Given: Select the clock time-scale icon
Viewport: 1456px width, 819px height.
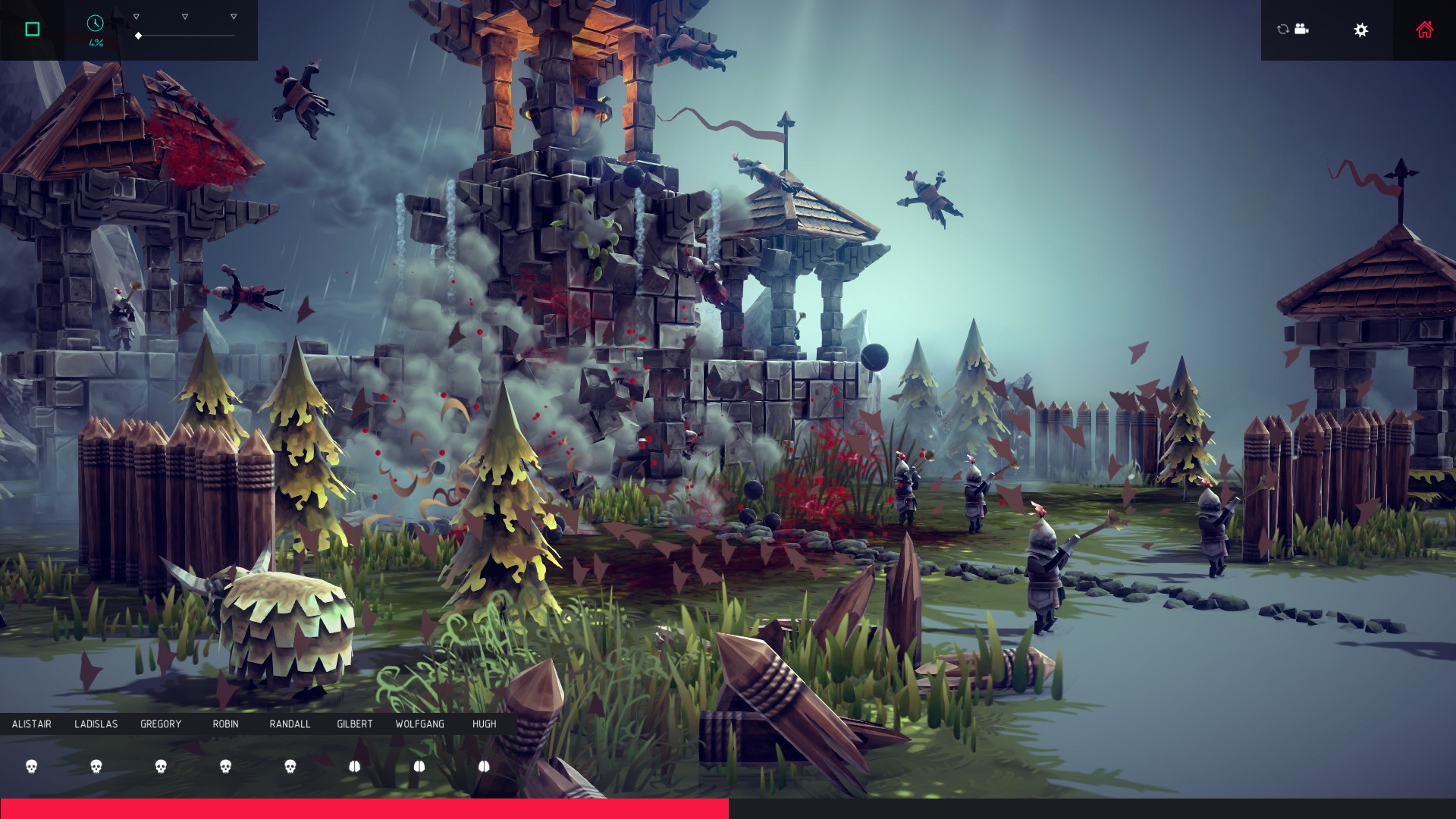Looking at the screenshot, I should (93, 24).
